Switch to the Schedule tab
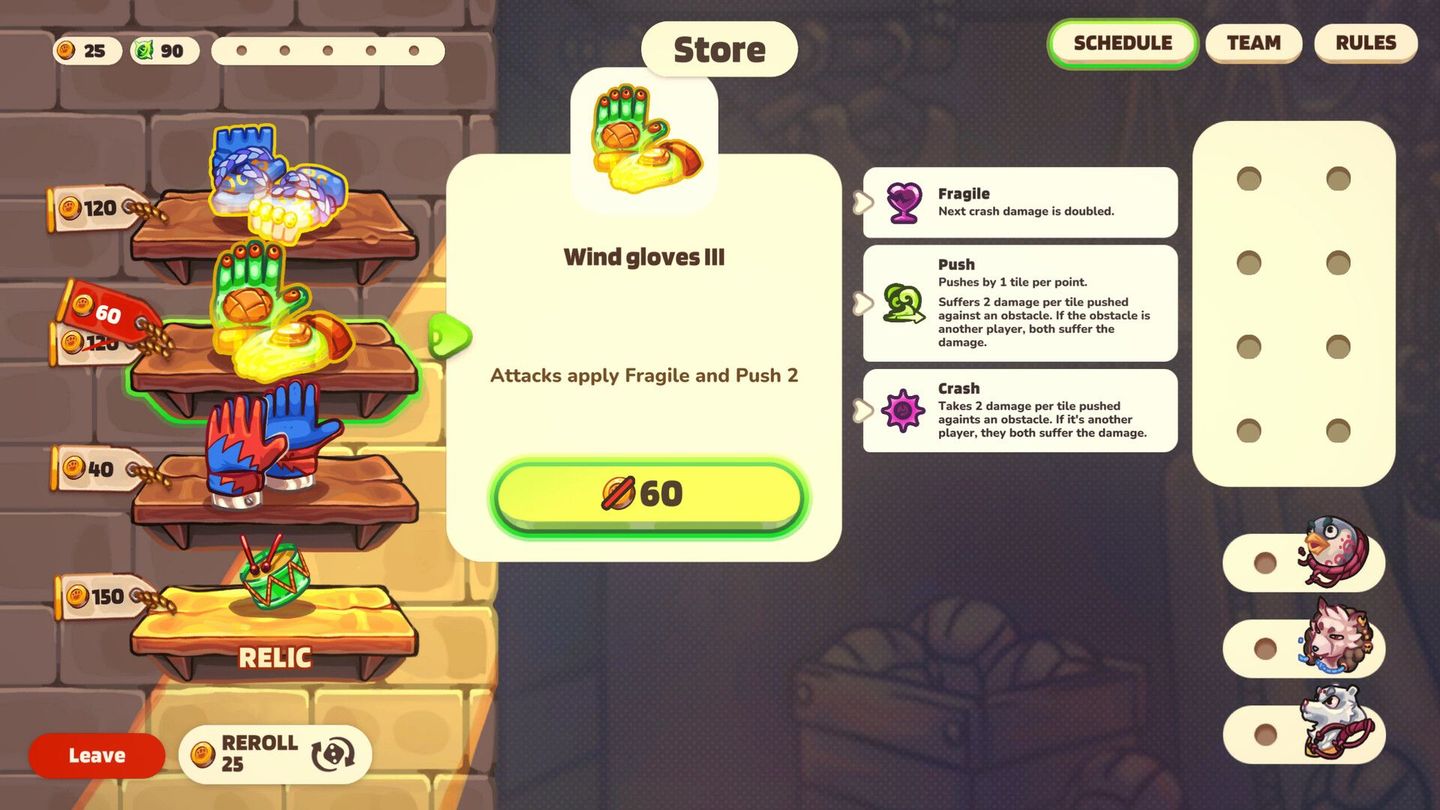 pos(1122,43)
